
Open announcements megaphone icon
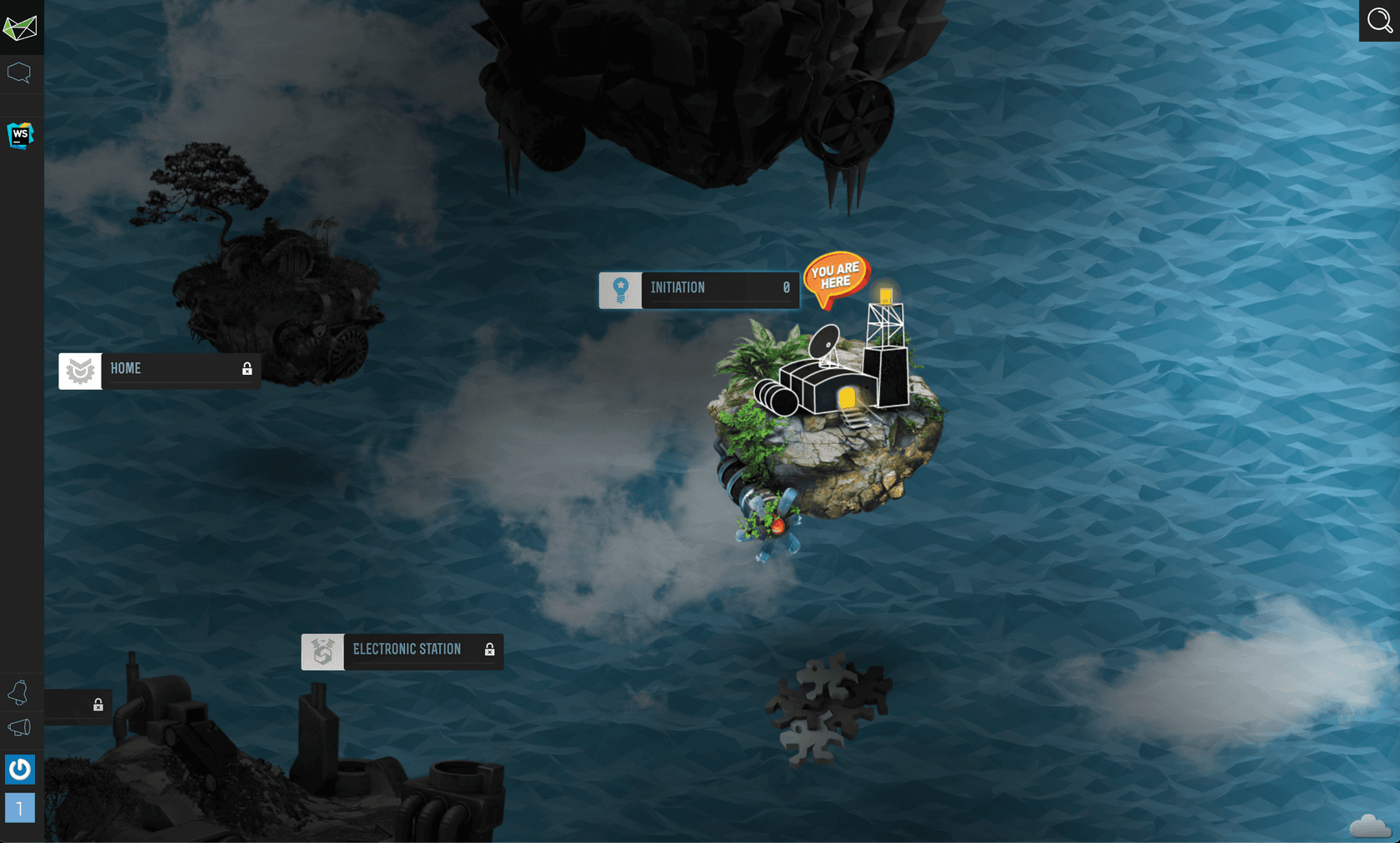(x=19, y=728)
